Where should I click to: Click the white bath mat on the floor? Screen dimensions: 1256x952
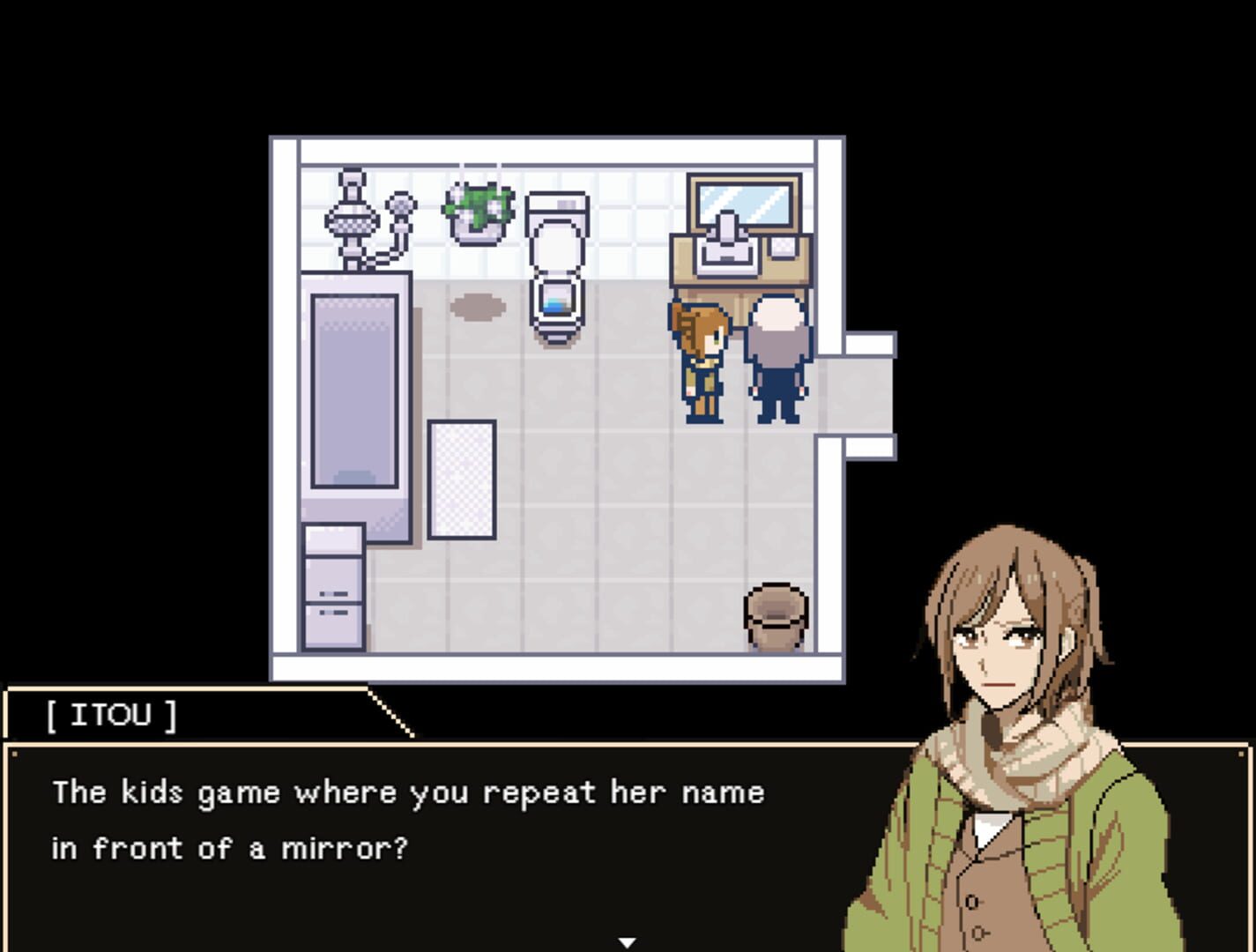[x=460, y=479]
